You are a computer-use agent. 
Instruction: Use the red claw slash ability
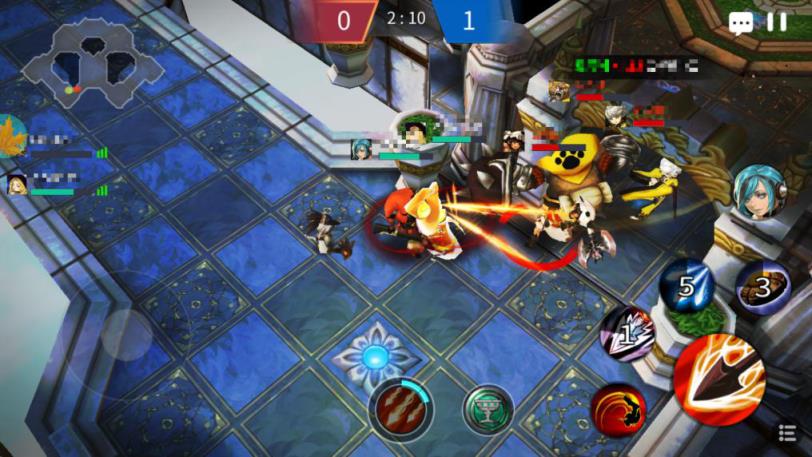[400, 408]
